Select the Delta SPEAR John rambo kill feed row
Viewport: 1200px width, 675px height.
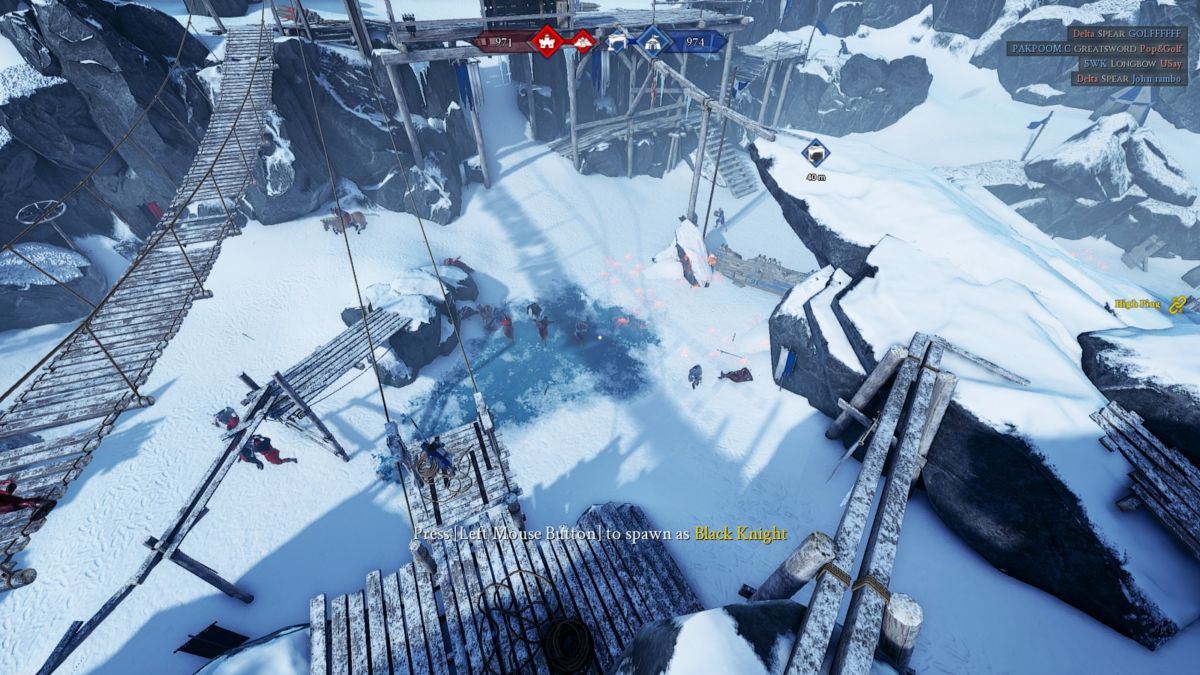[1130, 78]
